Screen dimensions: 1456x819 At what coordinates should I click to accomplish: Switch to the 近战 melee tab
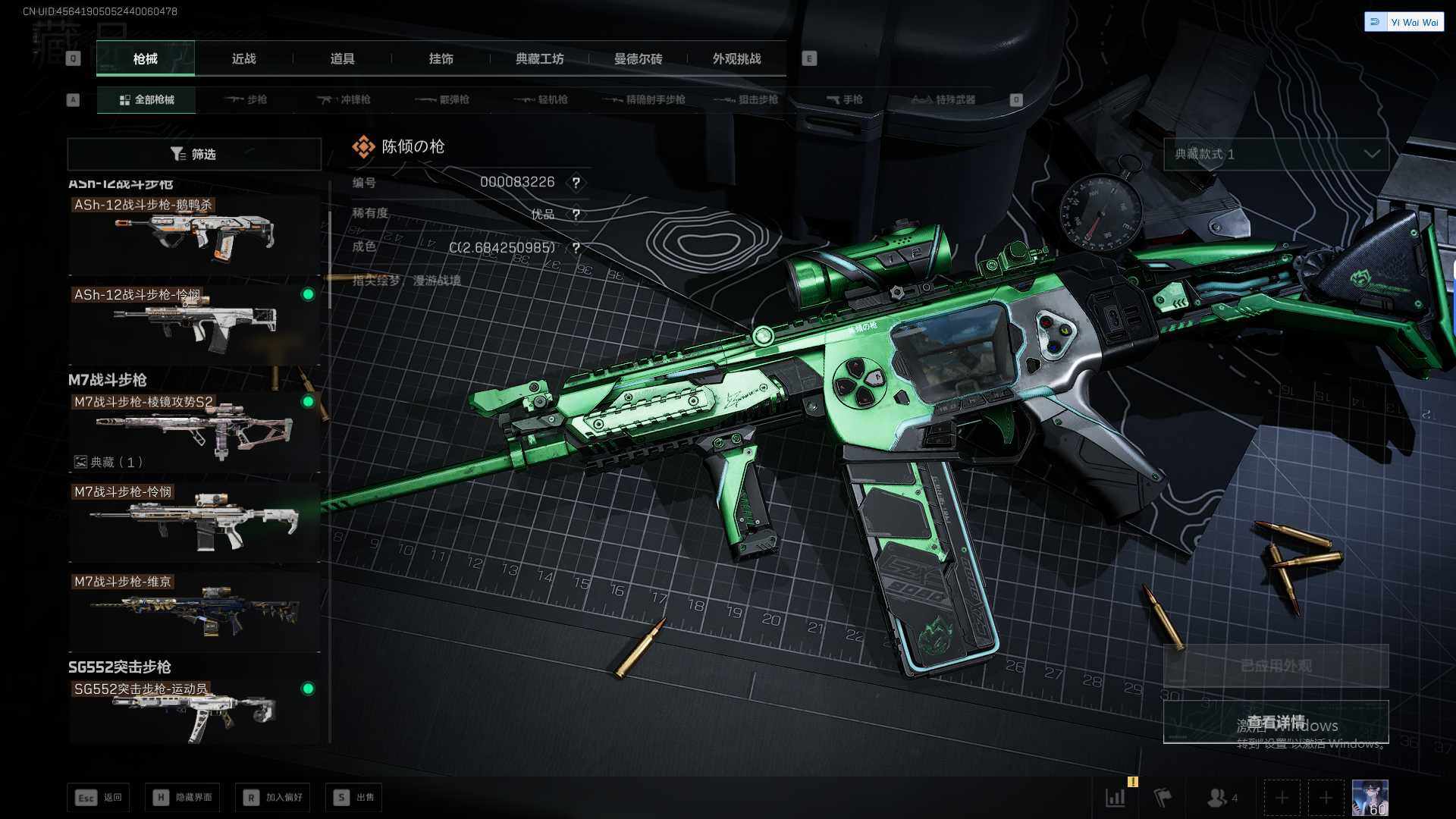243,59
